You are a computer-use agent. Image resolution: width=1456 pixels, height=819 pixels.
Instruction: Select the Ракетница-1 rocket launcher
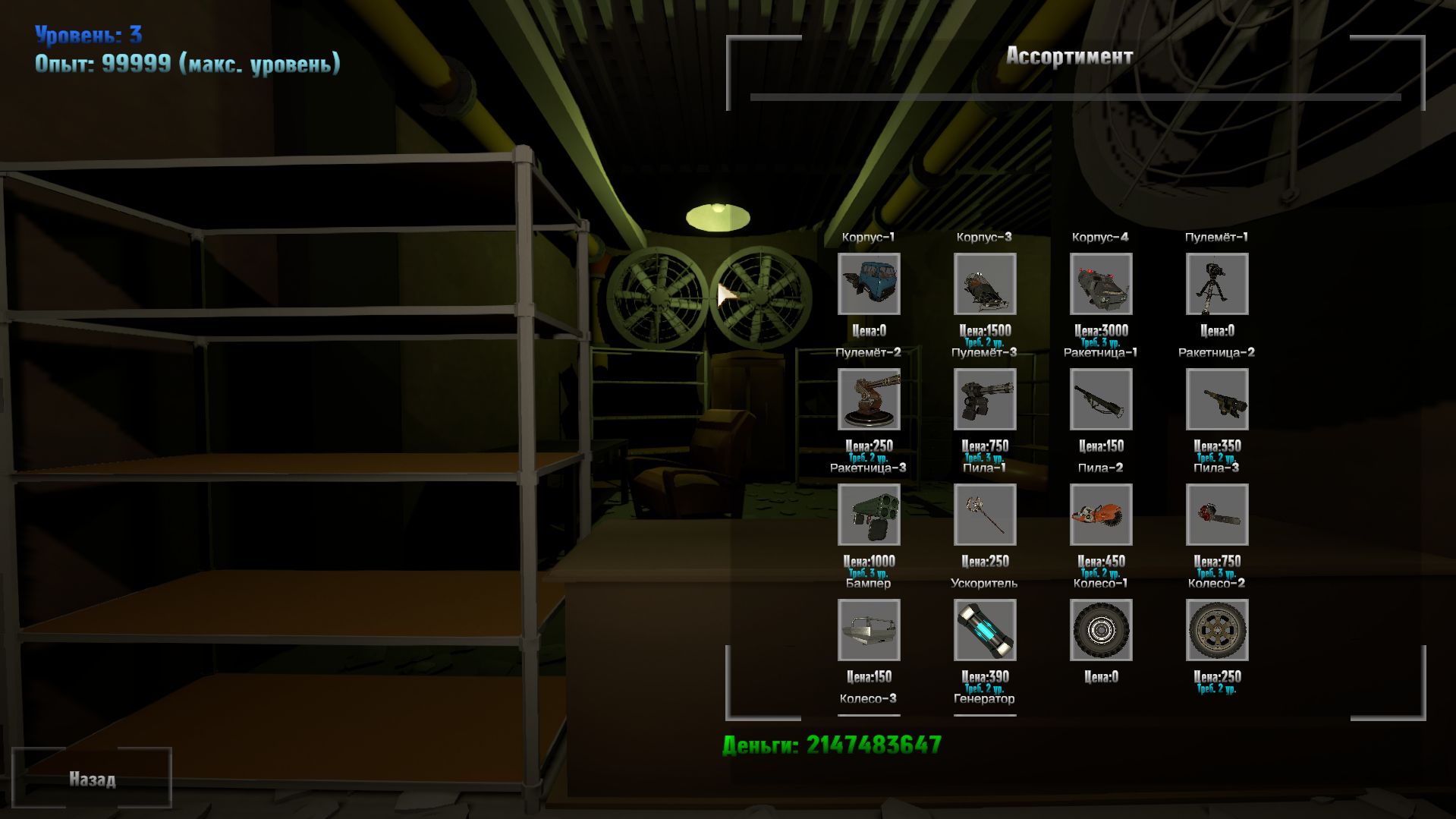point(1101,401)
